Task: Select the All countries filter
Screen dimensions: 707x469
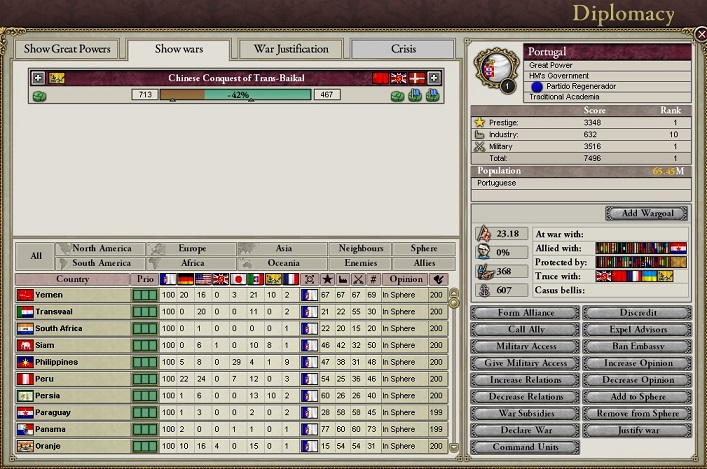Action: (x=36, y=256)
